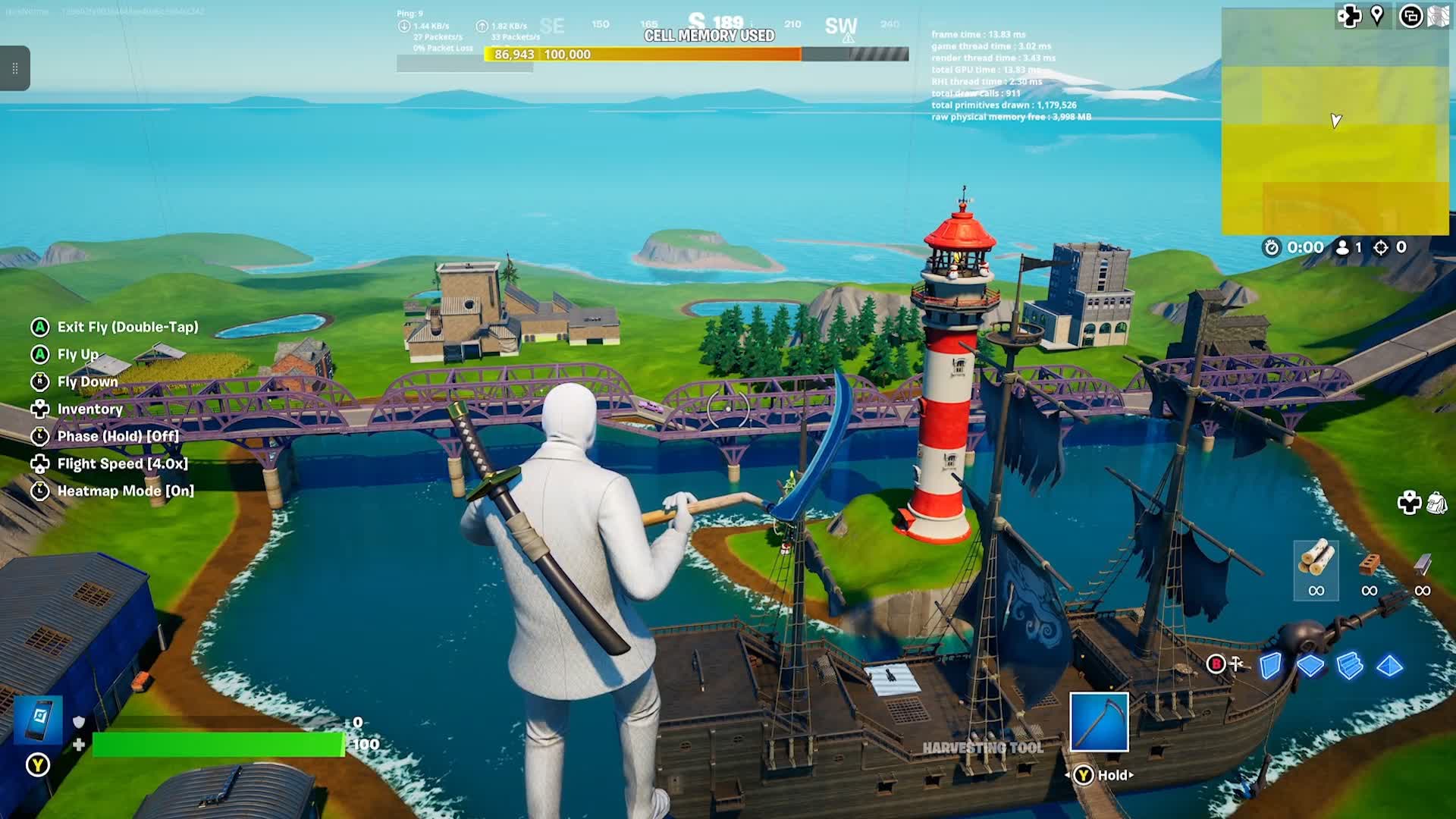Toggle Fly Down mode

pos(87,381)
